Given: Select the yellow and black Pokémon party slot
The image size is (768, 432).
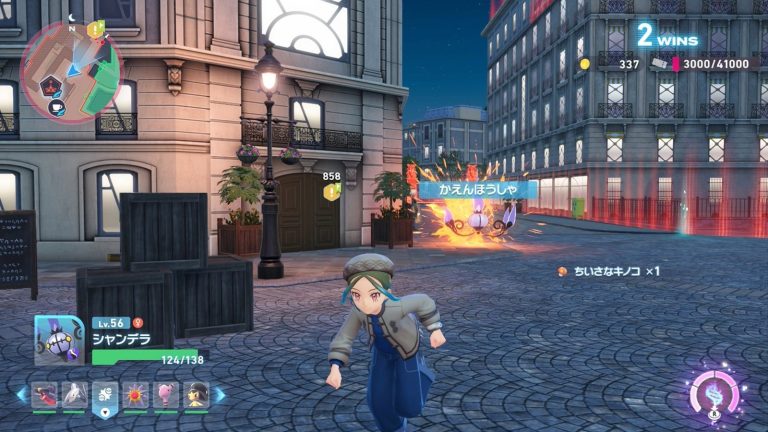Looking at the screenshot, I should (x=196, y=396).
